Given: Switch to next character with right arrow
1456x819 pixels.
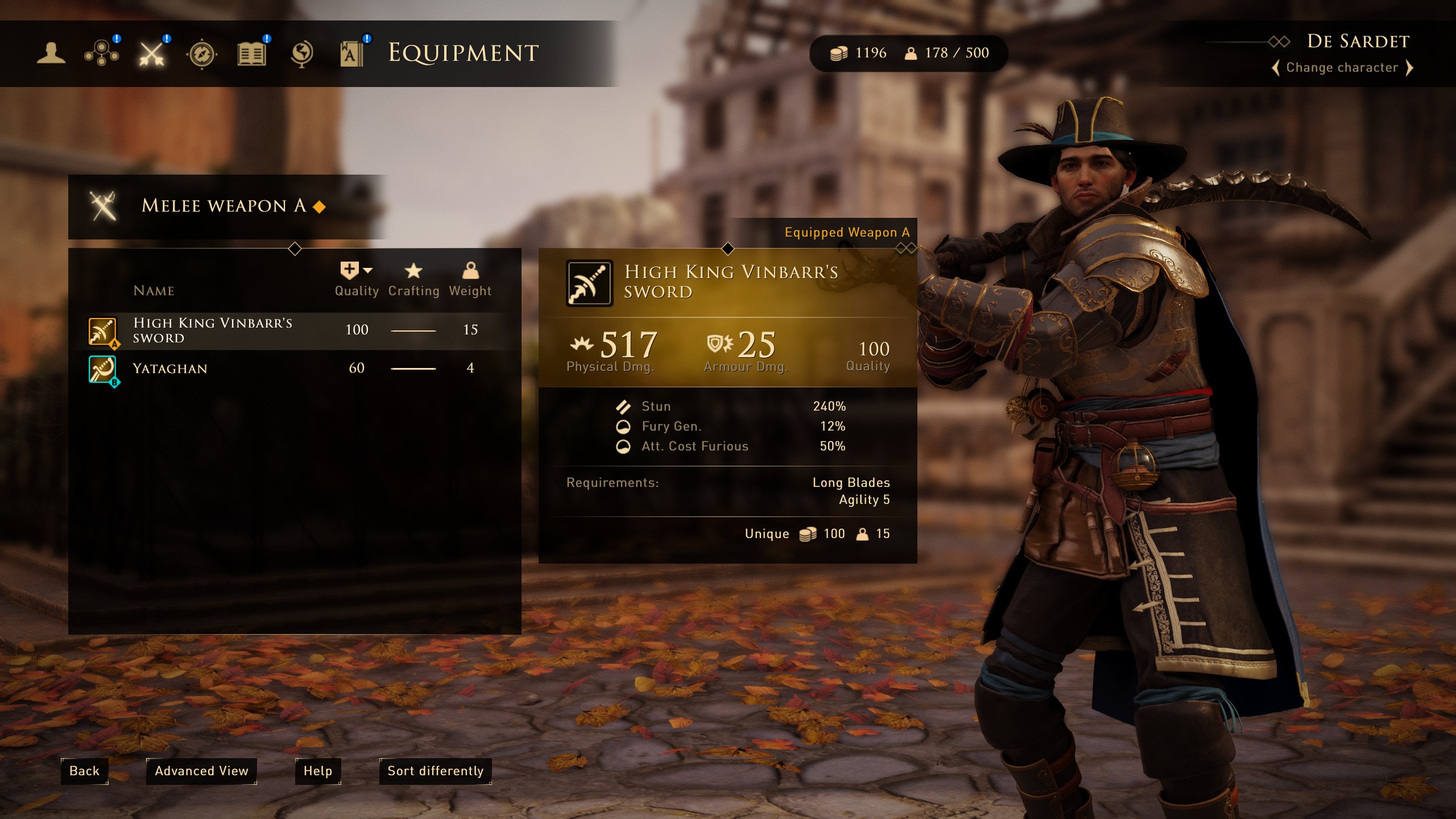Looking at the screenshot, I should click(1410, 68).
